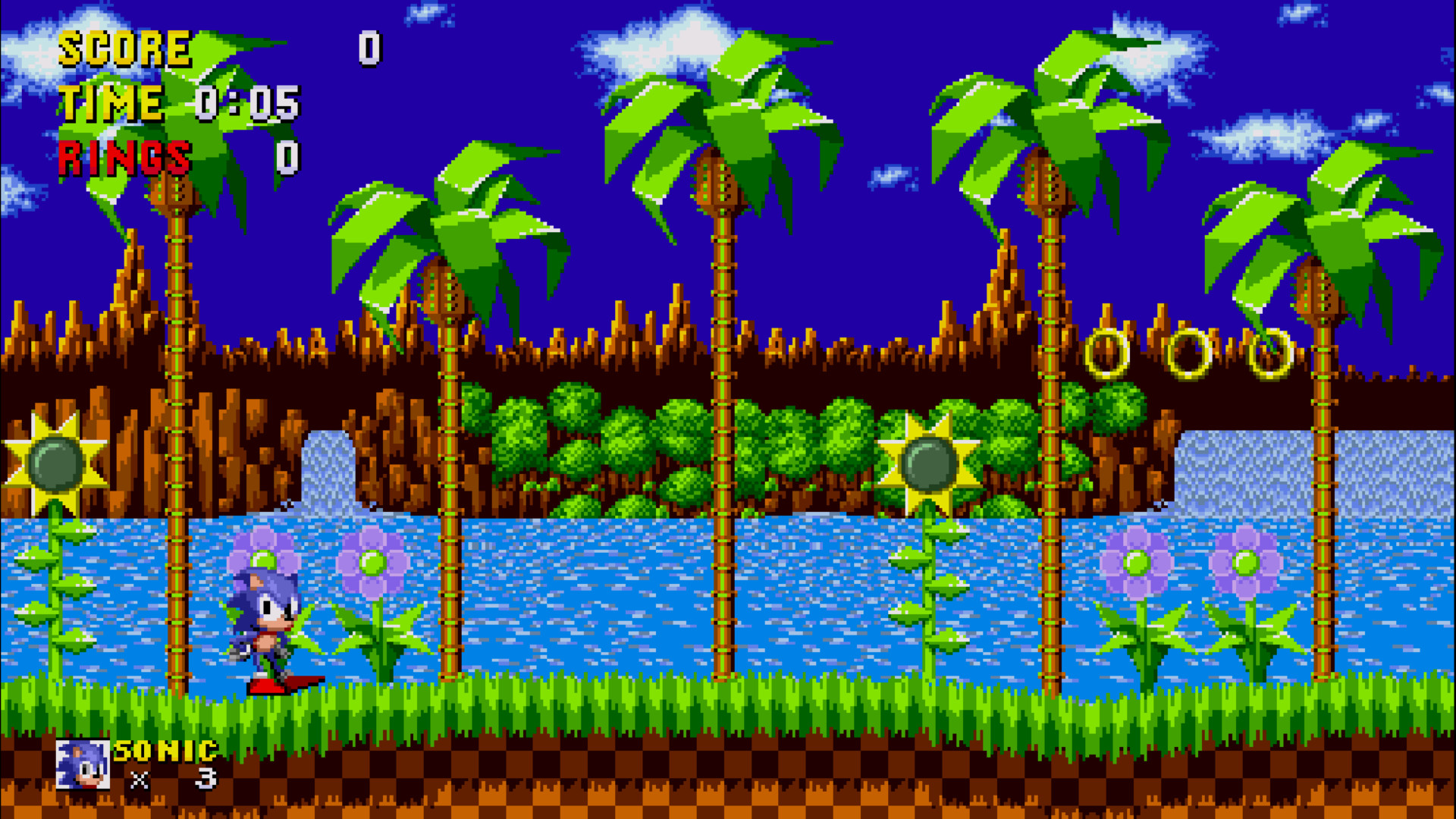
Task: Click the rightmost golden ring near the palm tree
Action: pyautogui.click(x=1270, y=354)
